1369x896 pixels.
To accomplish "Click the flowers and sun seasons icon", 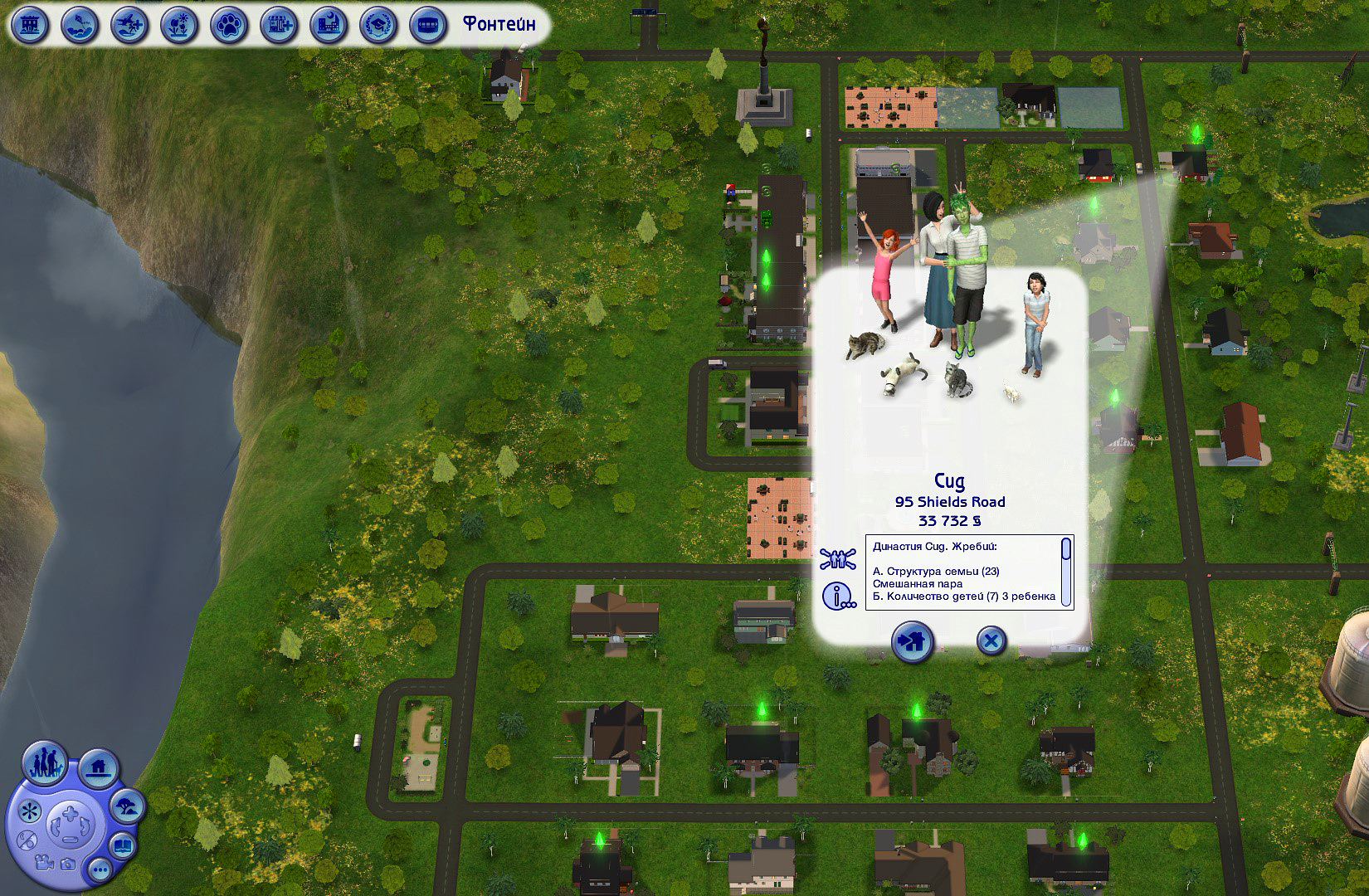I will tap(178, 25).
